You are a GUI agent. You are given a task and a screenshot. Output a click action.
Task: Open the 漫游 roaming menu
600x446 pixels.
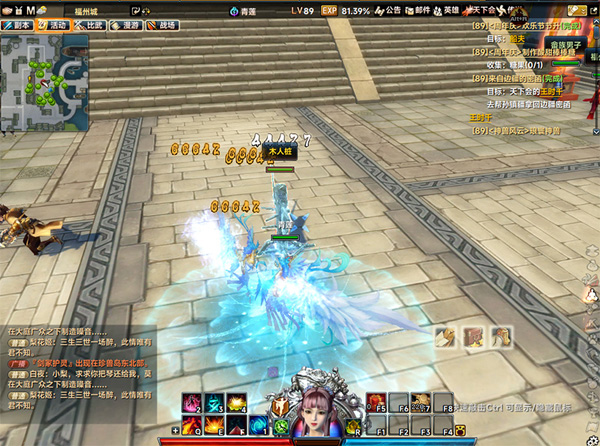[x=125, y=24]
